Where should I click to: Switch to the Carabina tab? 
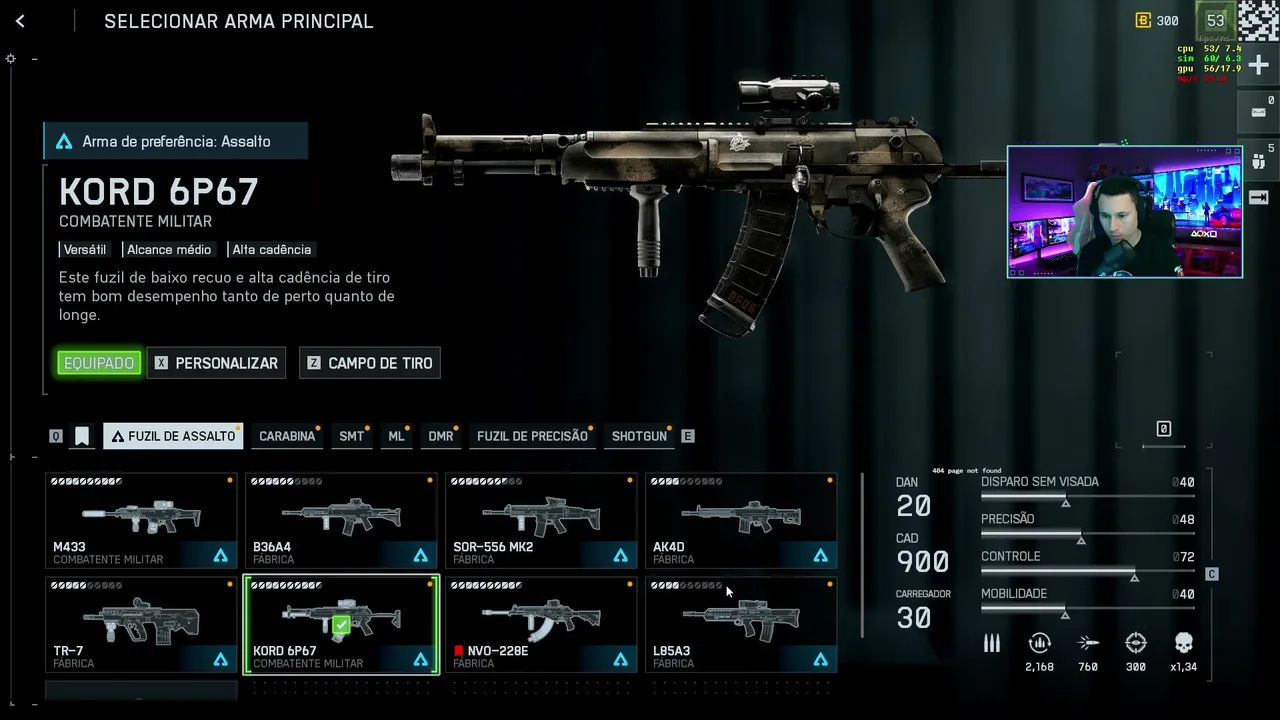point(287,436)
